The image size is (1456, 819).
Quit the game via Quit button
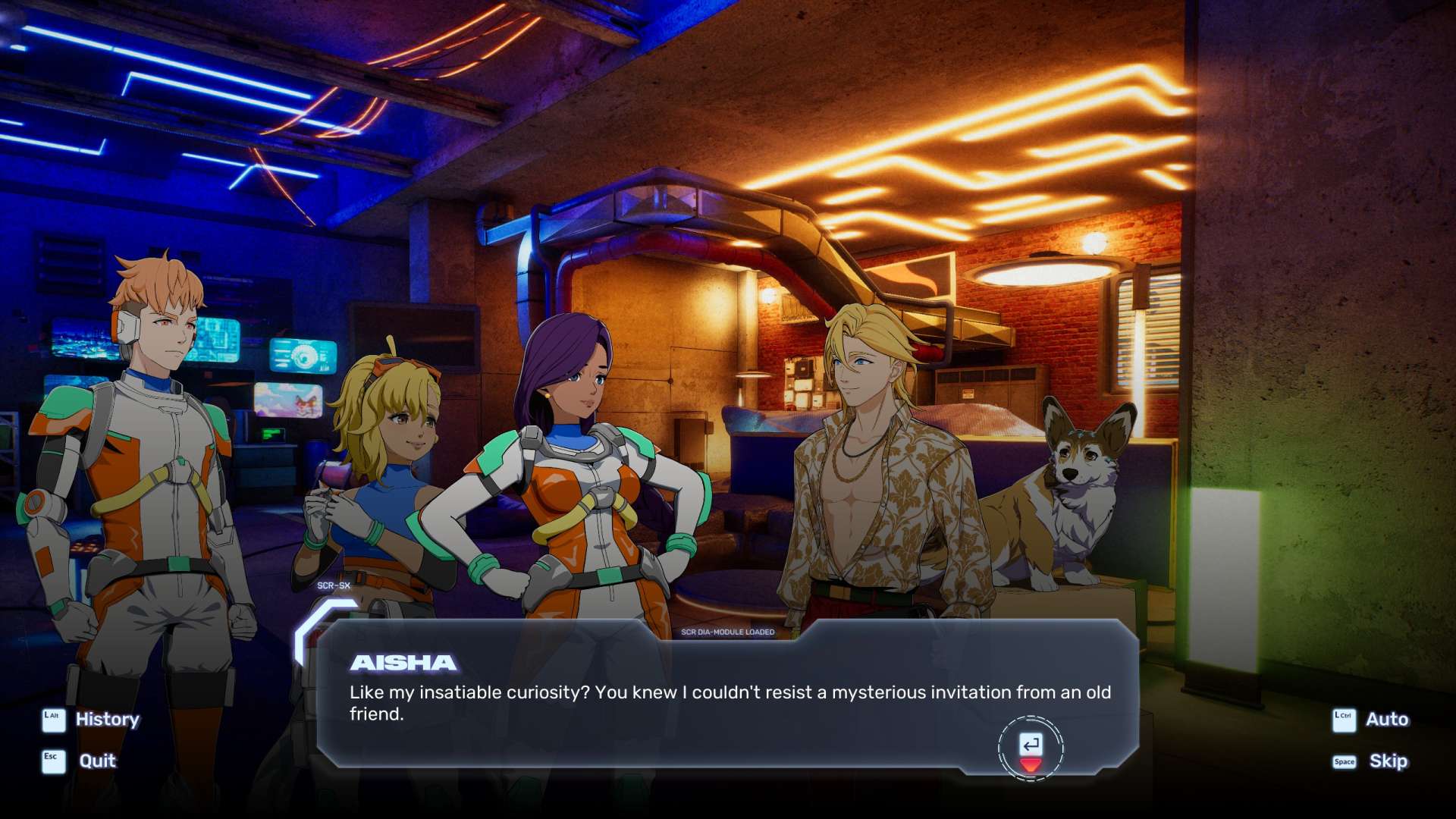pos(97,761)
